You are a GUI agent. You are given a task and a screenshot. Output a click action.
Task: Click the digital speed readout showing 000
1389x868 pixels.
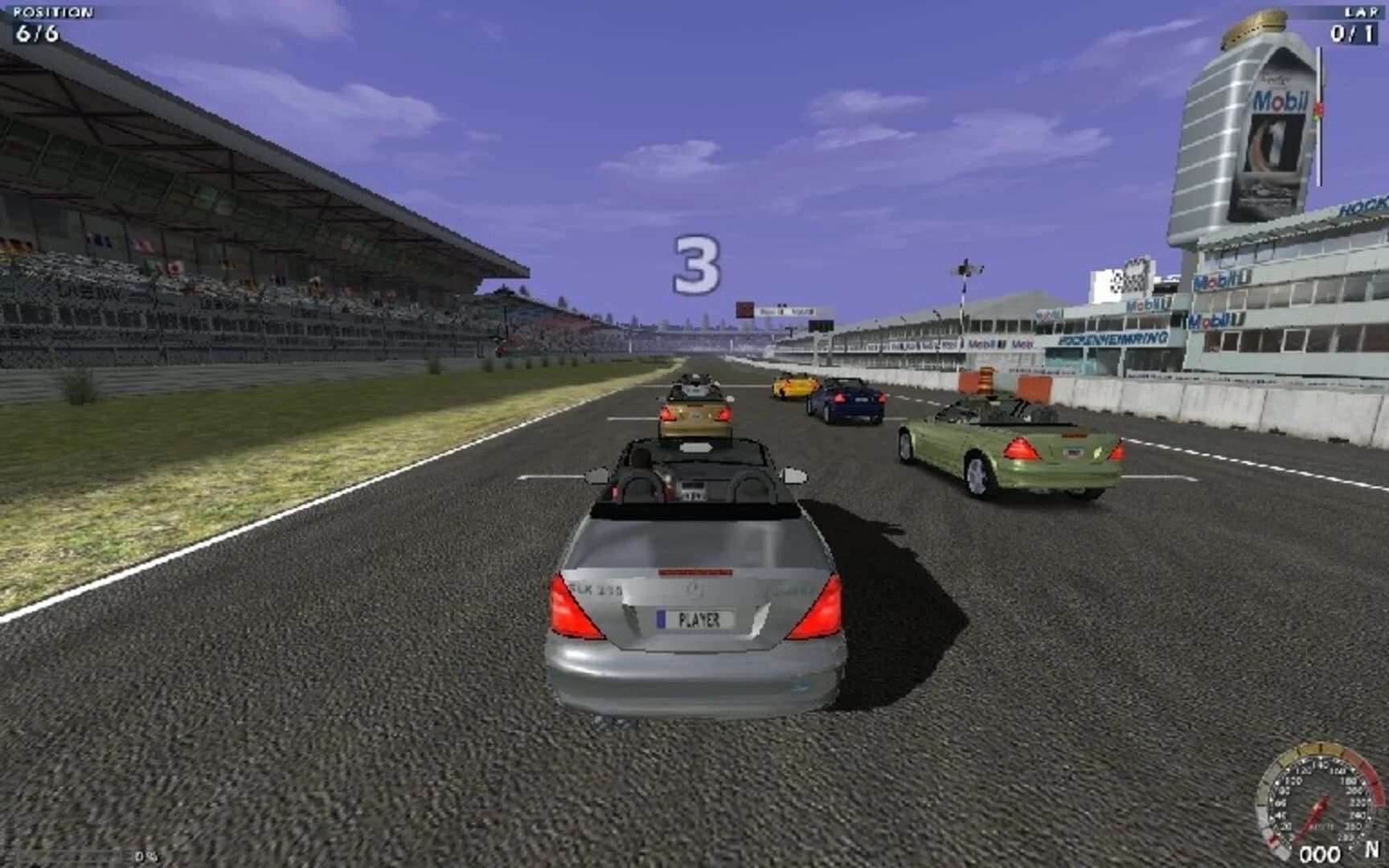[1321, 853]
